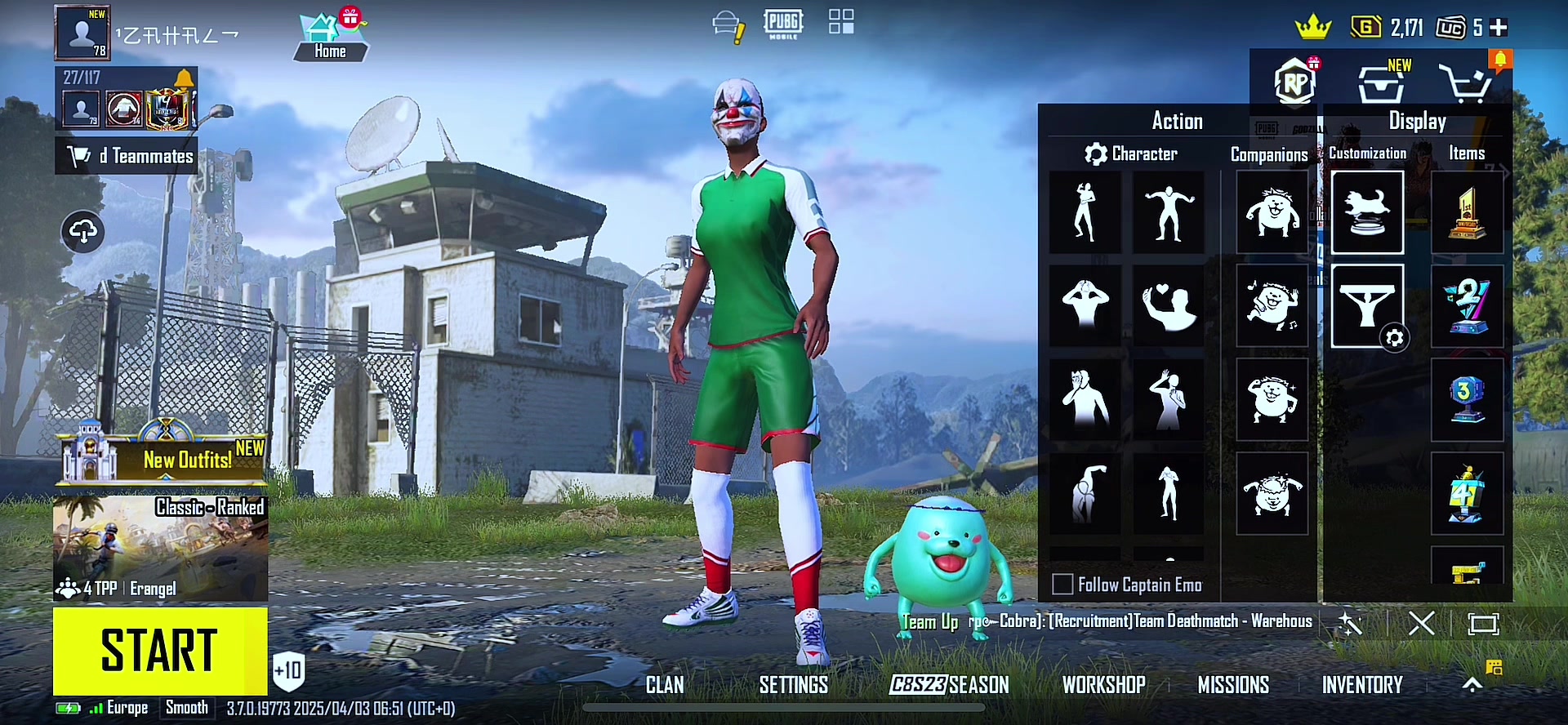The width and height of the screenshot is (1568, 725).
Task: Add UC with the plus button
Action: [x=1499, y=28]
